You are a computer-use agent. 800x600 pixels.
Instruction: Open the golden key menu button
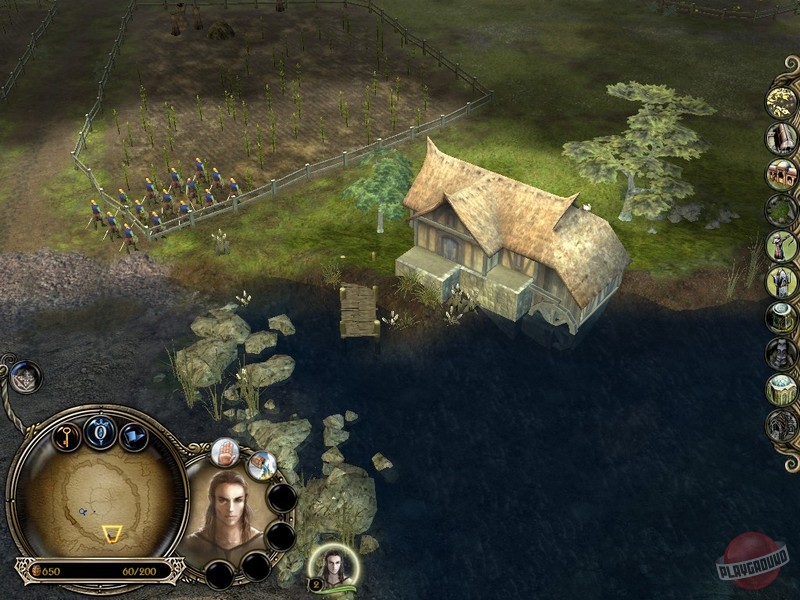pyautogui.click(x=65, y=437)
